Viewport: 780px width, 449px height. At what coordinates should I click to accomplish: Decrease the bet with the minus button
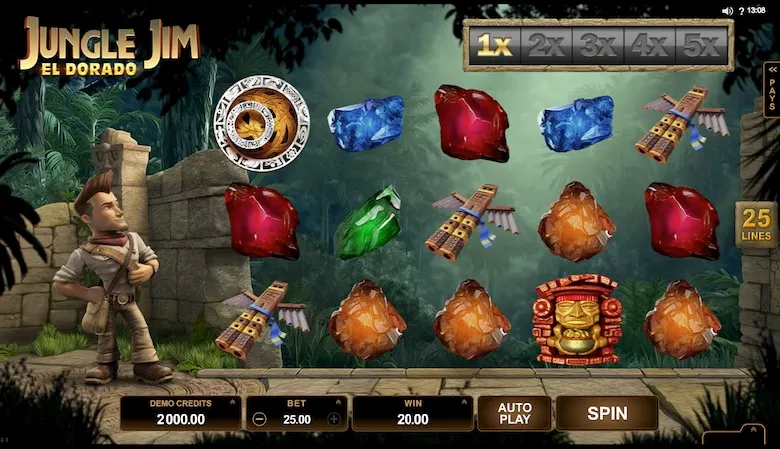(260, 419)
